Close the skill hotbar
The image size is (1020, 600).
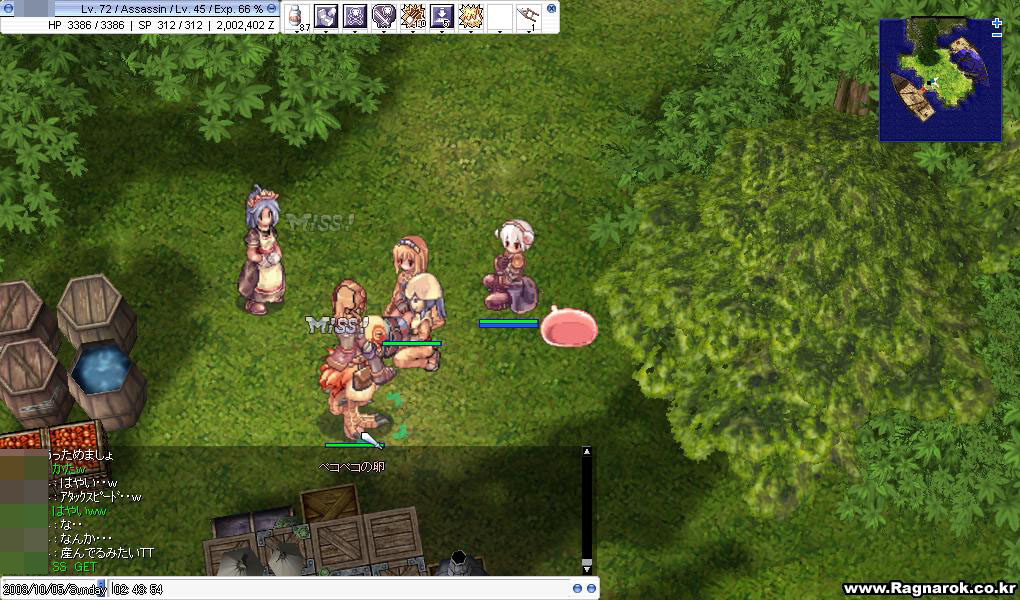[551, 8]
